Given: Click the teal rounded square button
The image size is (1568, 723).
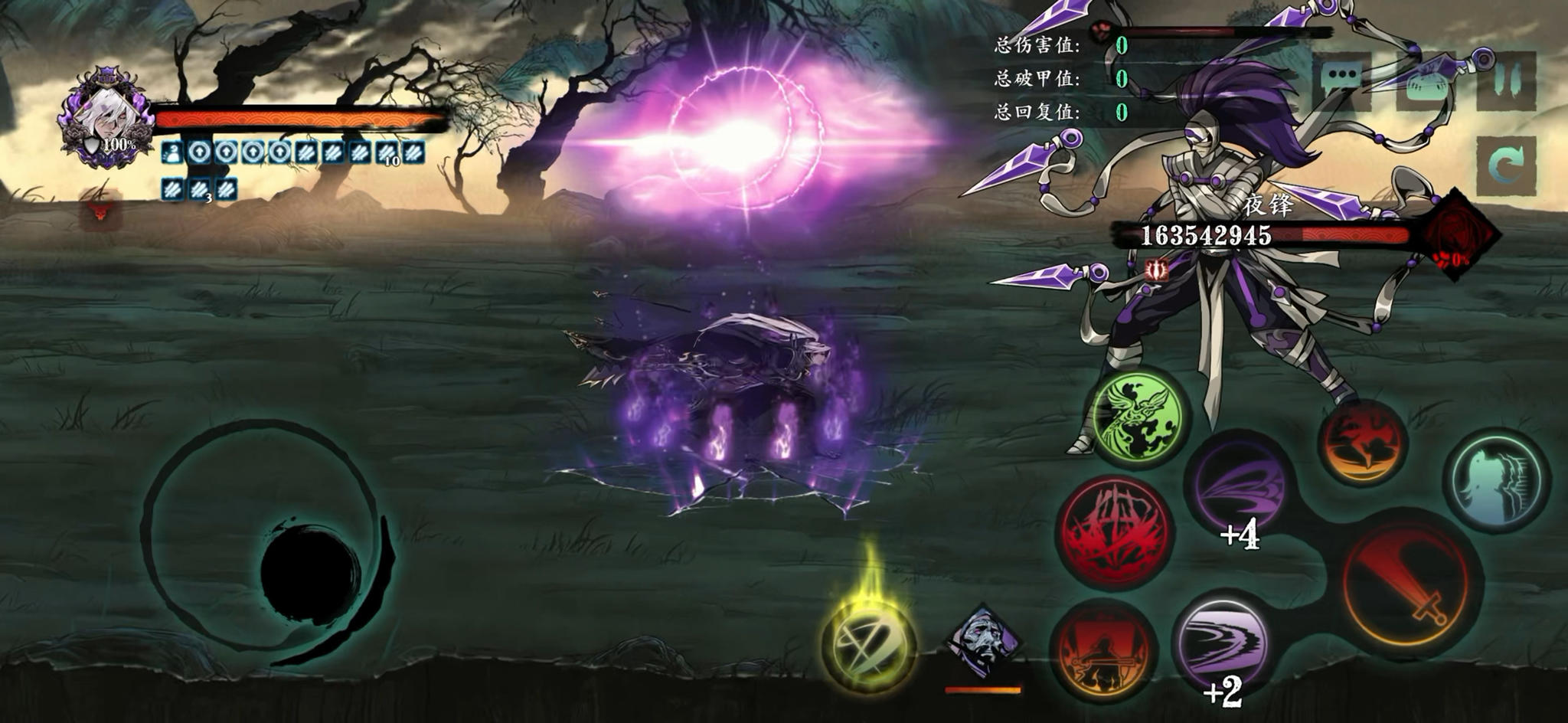Looking at the screenshot, I should pos(1426,80).
